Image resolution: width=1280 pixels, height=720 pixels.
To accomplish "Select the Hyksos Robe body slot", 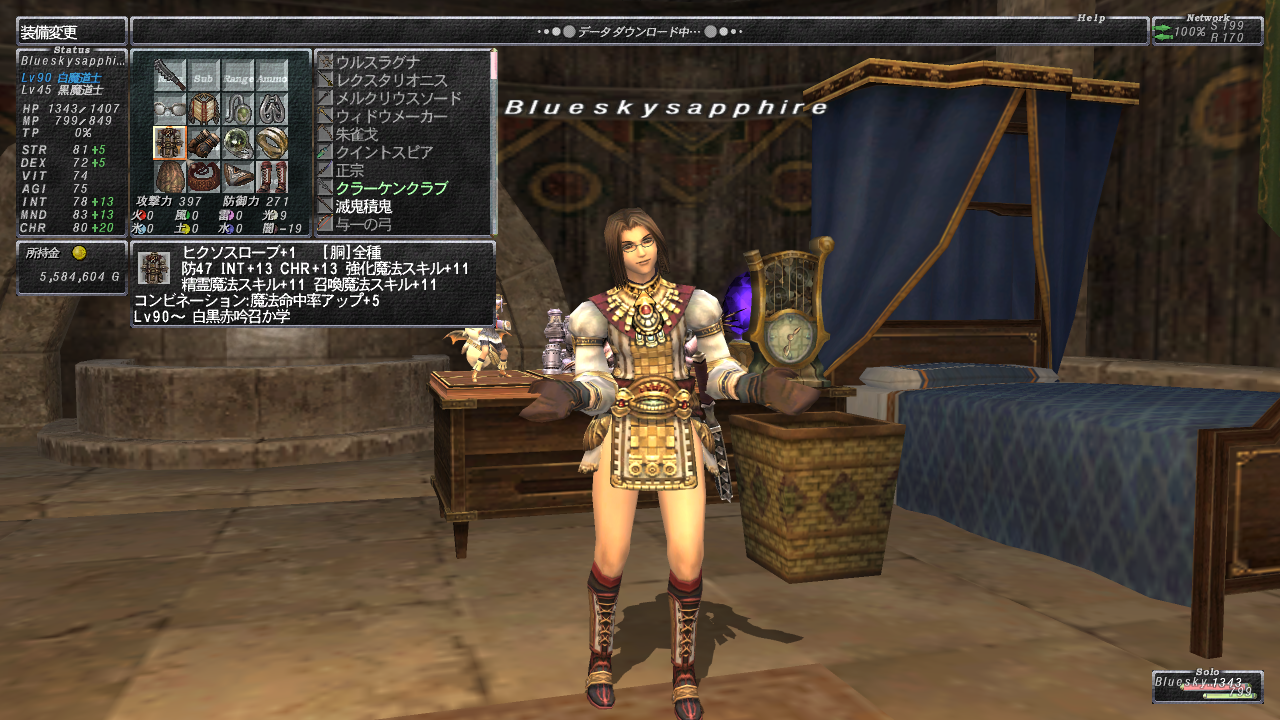I will (x=170, y=143).
